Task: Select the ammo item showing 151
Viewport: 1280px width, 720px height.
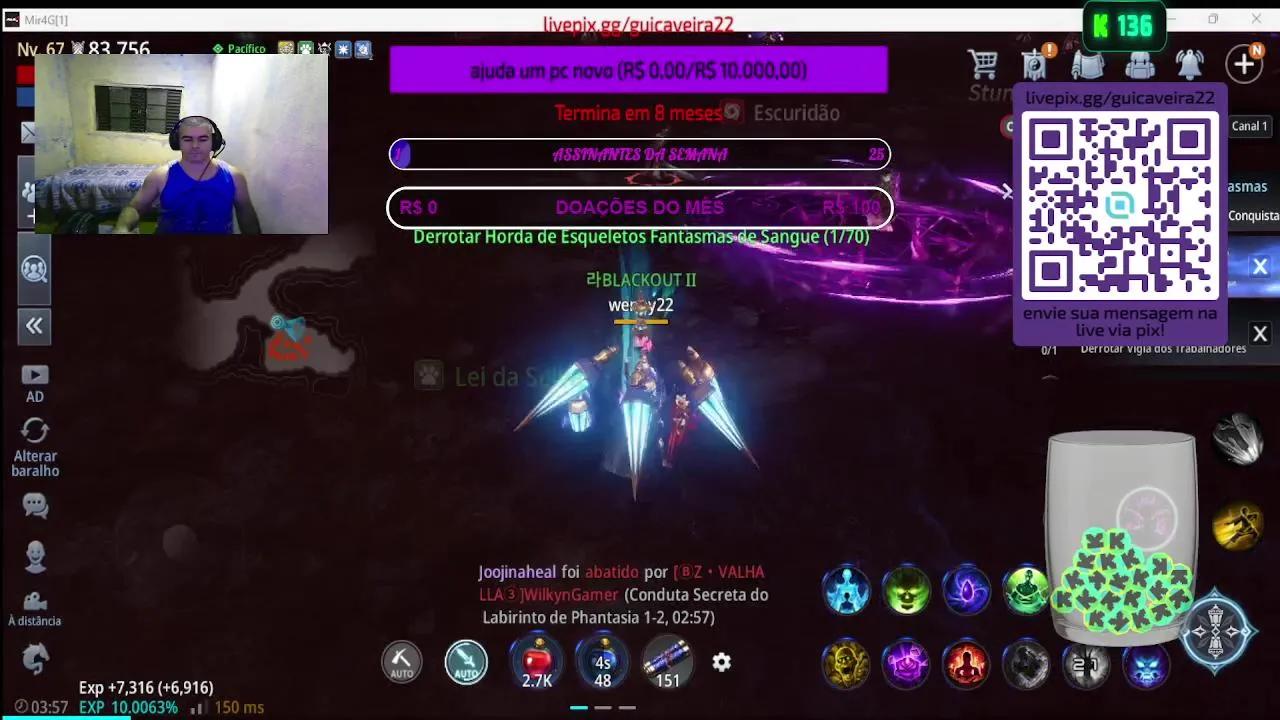Action: 666,662
